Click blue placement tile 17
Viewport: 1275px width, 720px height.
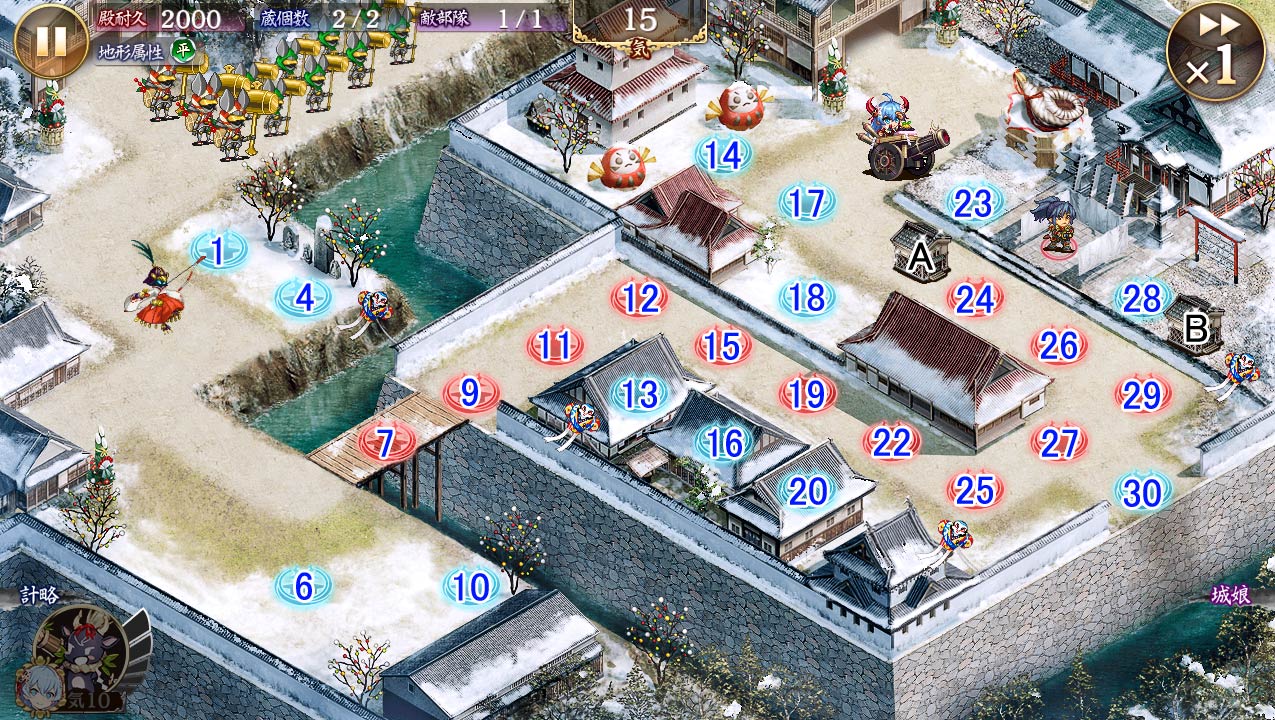pyautogui.click(x=806, y=203)
